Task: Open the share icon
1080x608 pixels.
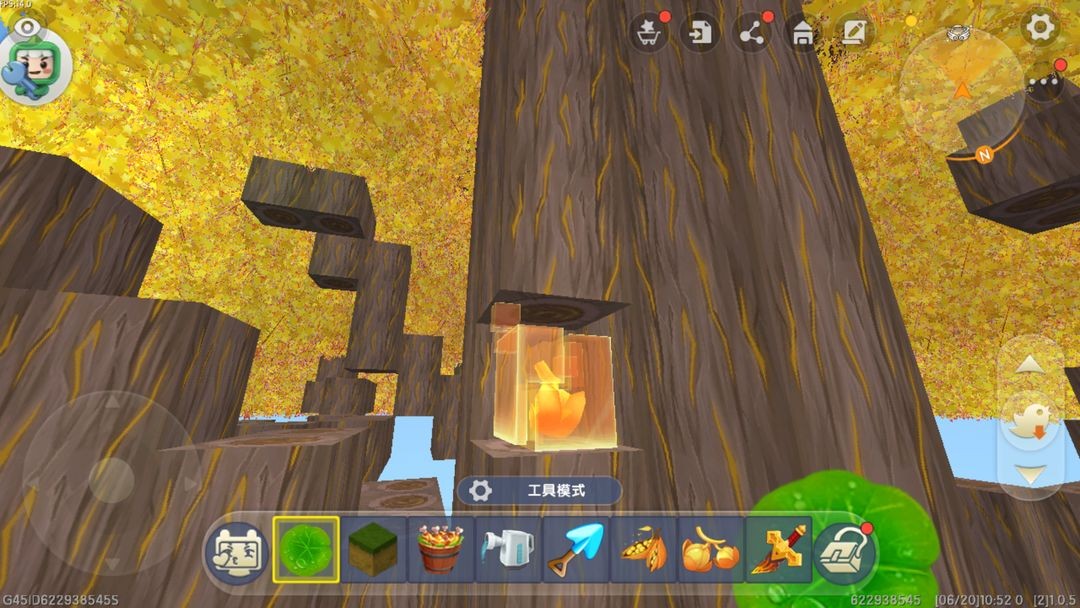Action: (751, 33)
